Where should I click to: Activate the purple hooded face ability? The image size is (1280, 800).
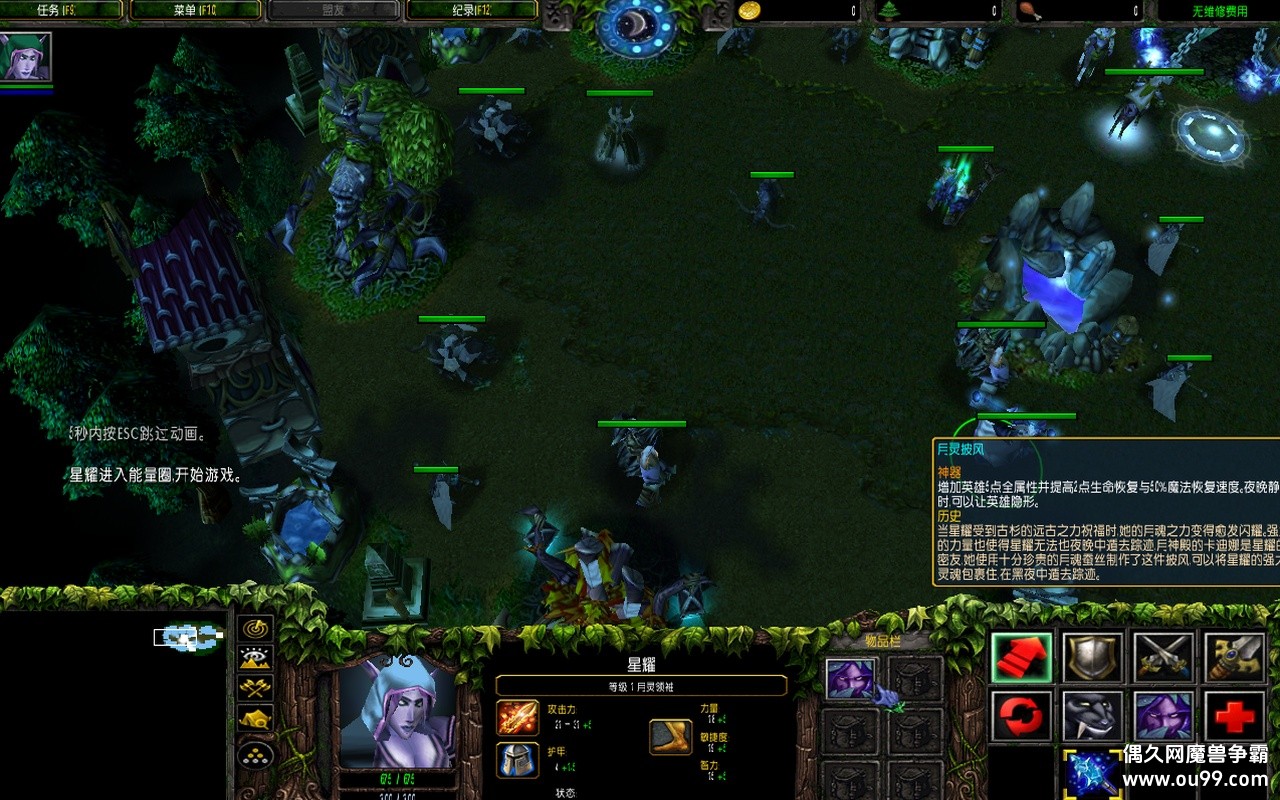point(1163,717)
